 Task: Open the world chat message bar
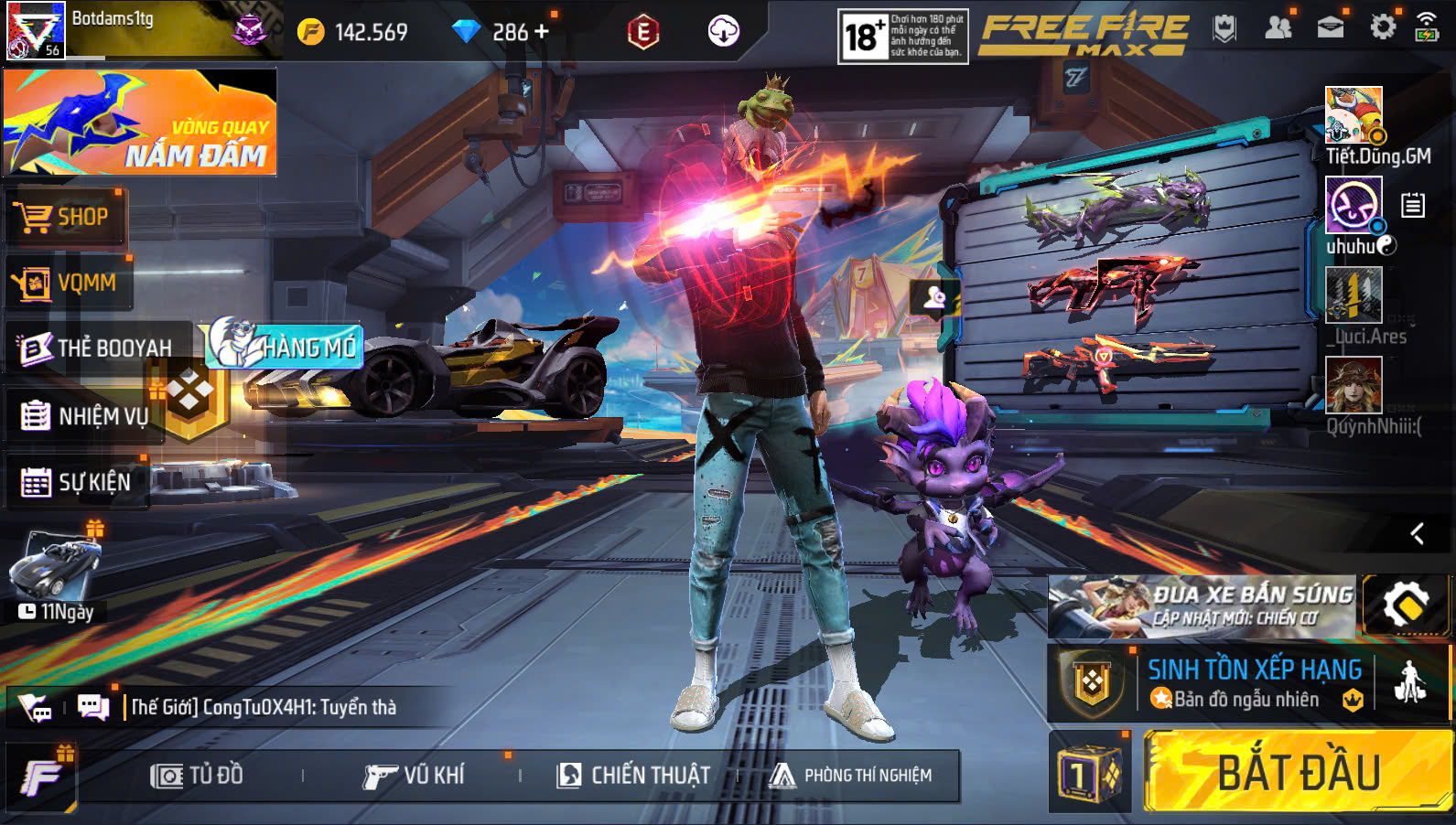tap(264, 707)
